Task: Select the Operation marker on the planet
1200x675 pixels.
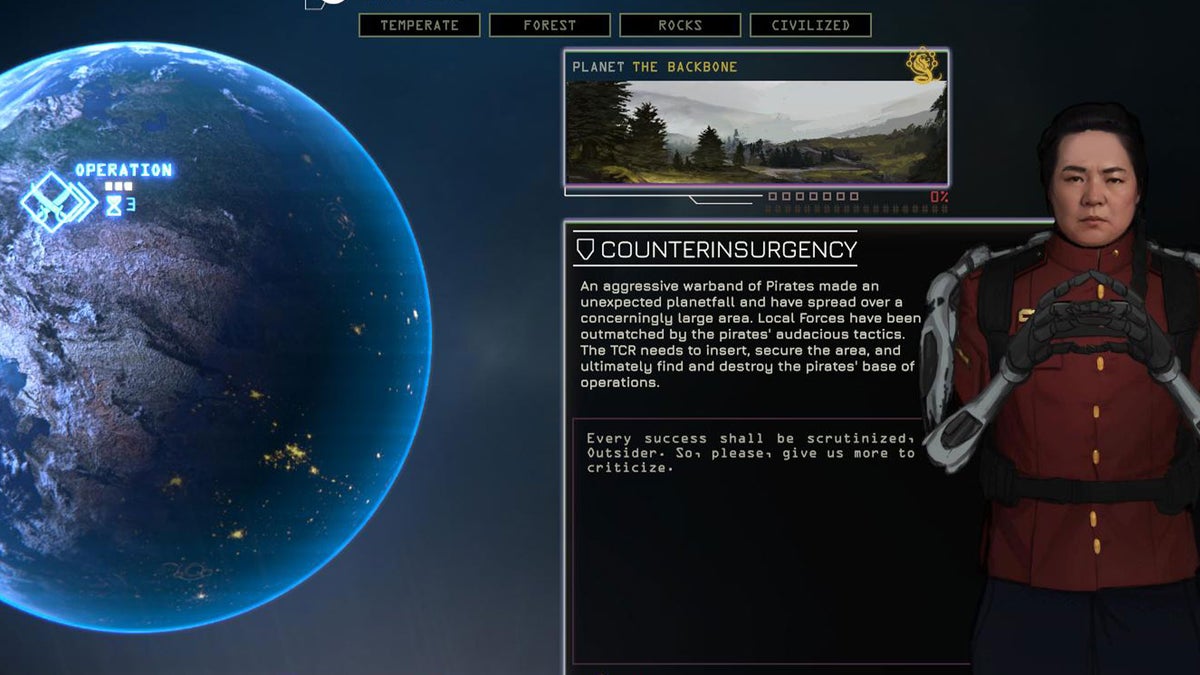Action: tap(58, 201)
